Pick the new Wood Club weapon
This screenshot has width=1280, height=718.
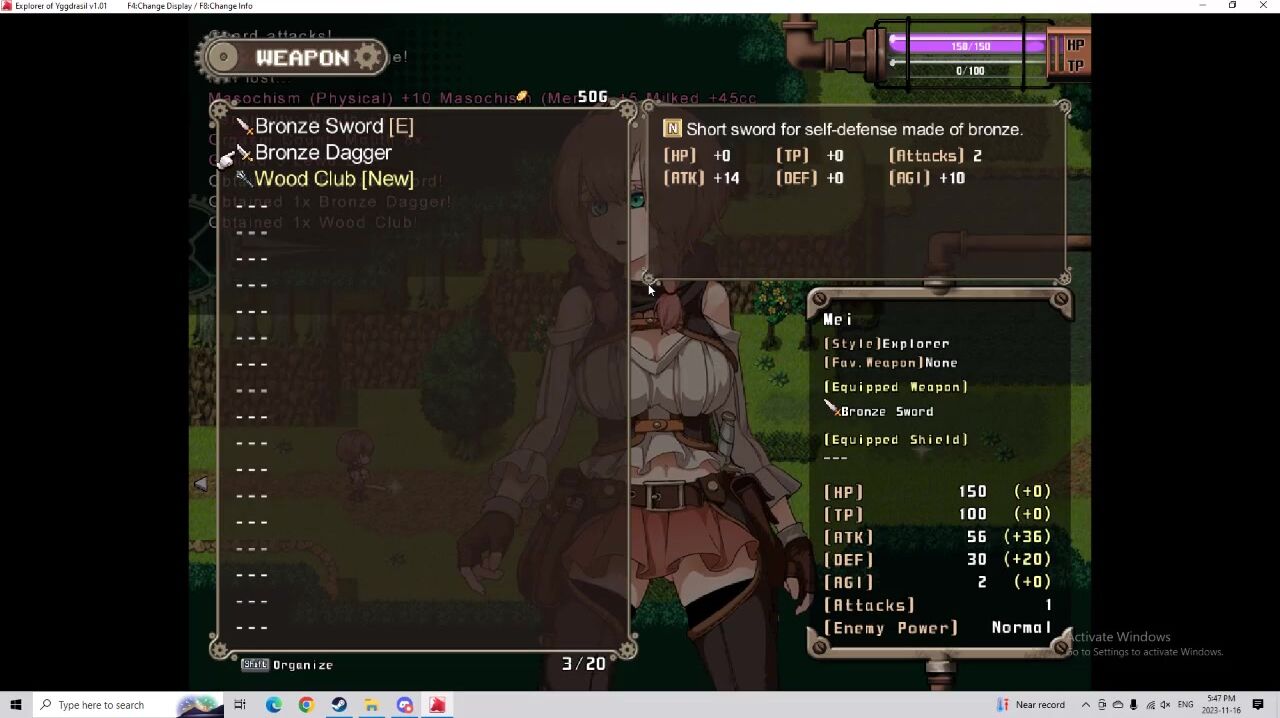333,179
